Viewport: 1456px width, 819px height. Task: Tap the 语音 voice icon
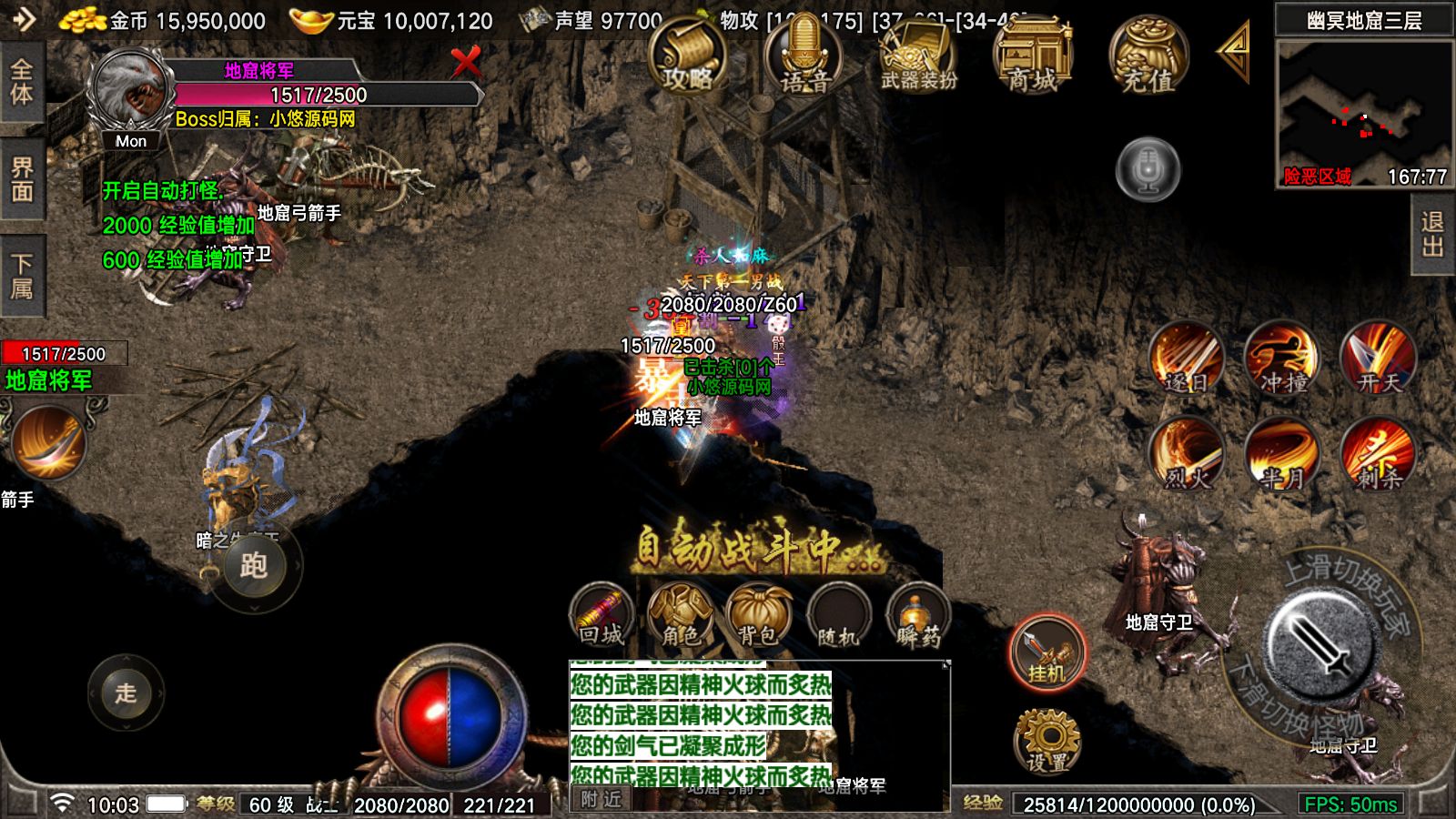[804, 56]
